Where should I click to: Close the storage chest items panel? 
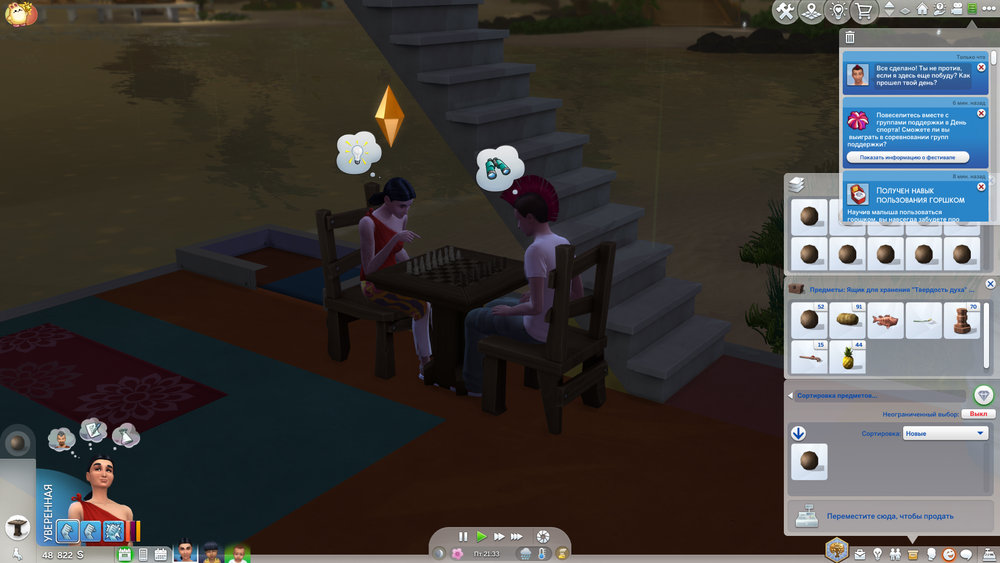coord(990,285)
